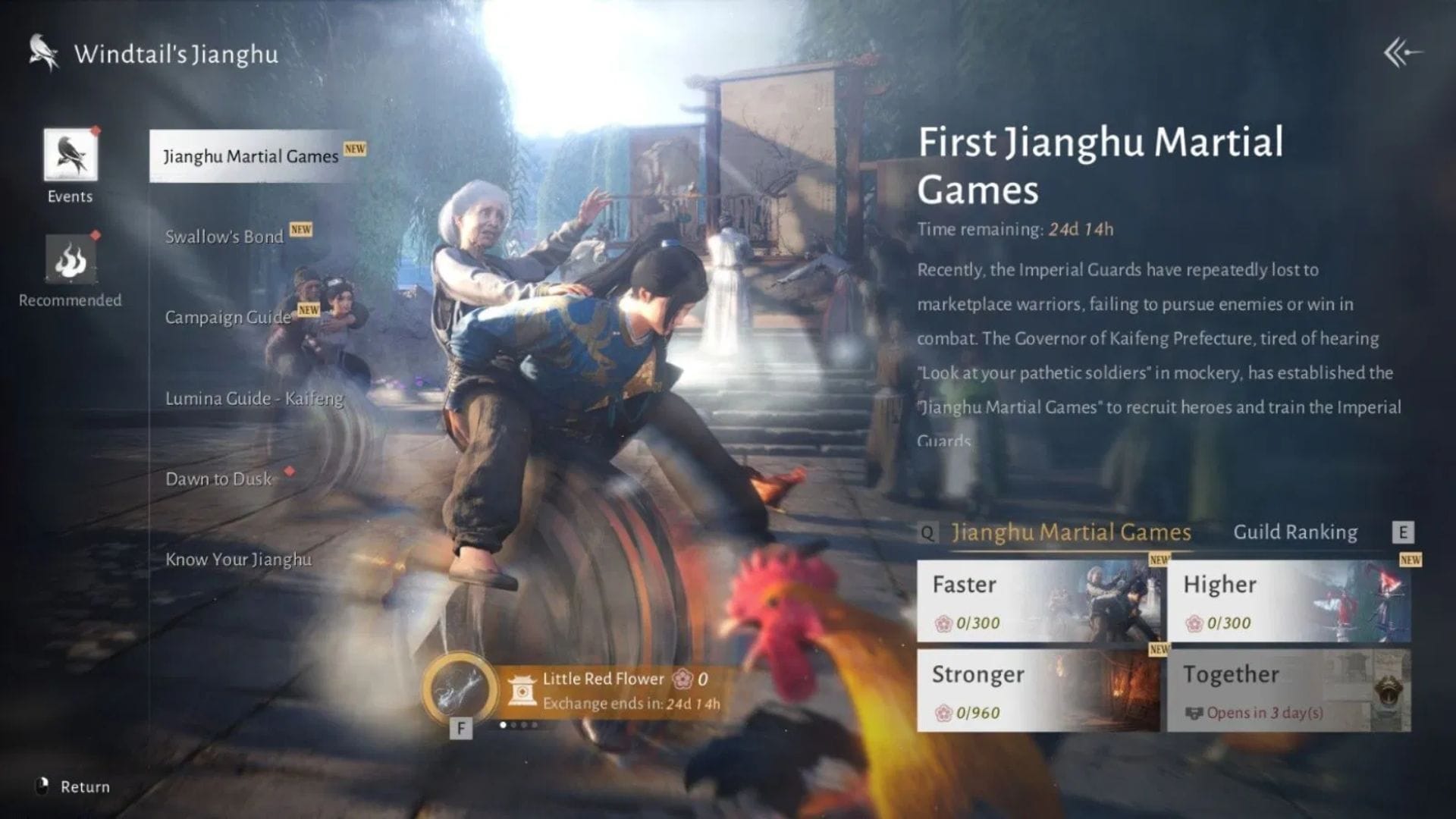The height and width of the screenshot is (819, 1456).
Task: Click the bird emblem beside Windtail's Jianghu
Action: coord(42,52)
